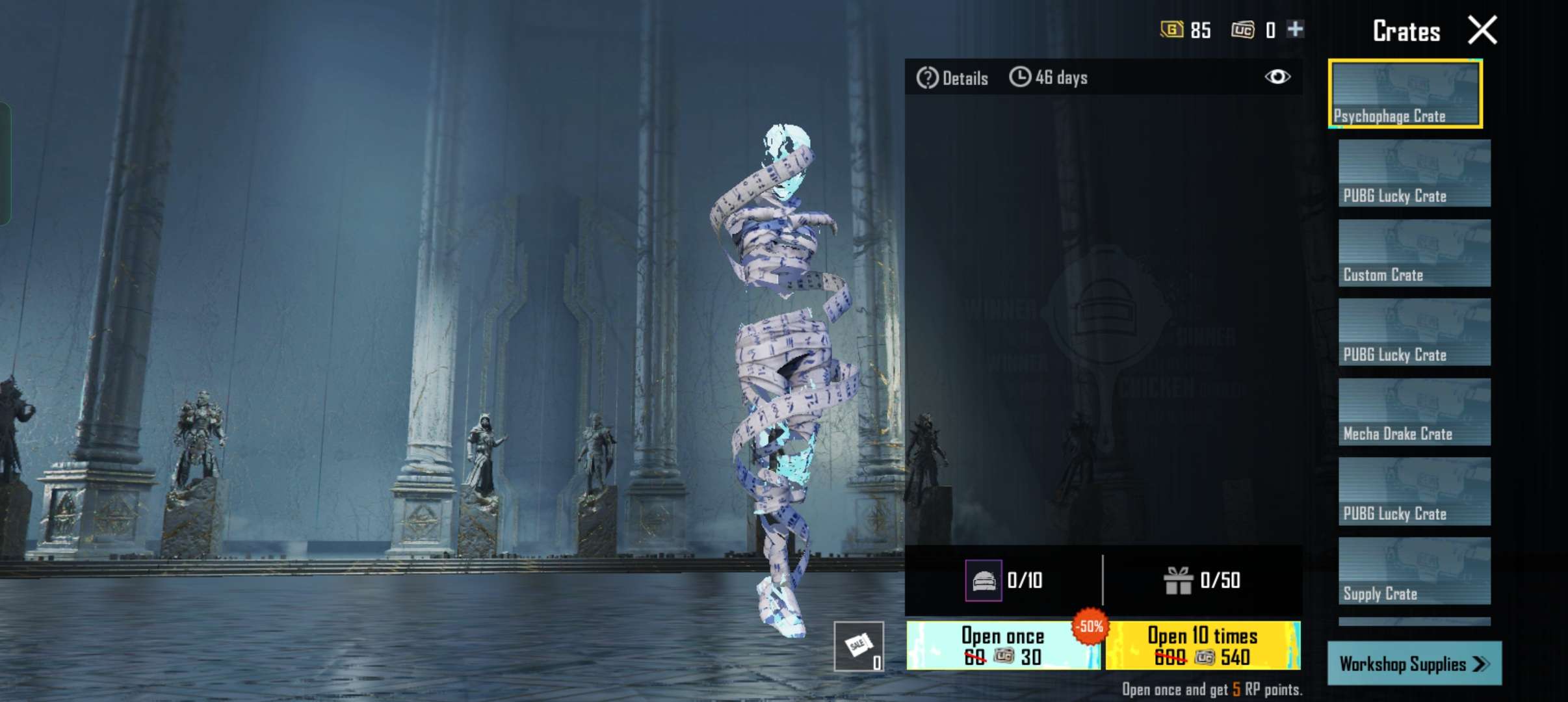Open the Custom Crate panel
Image resolution: width=1568 pixels, height=702 pixels.
click(x=1413, y=252)
